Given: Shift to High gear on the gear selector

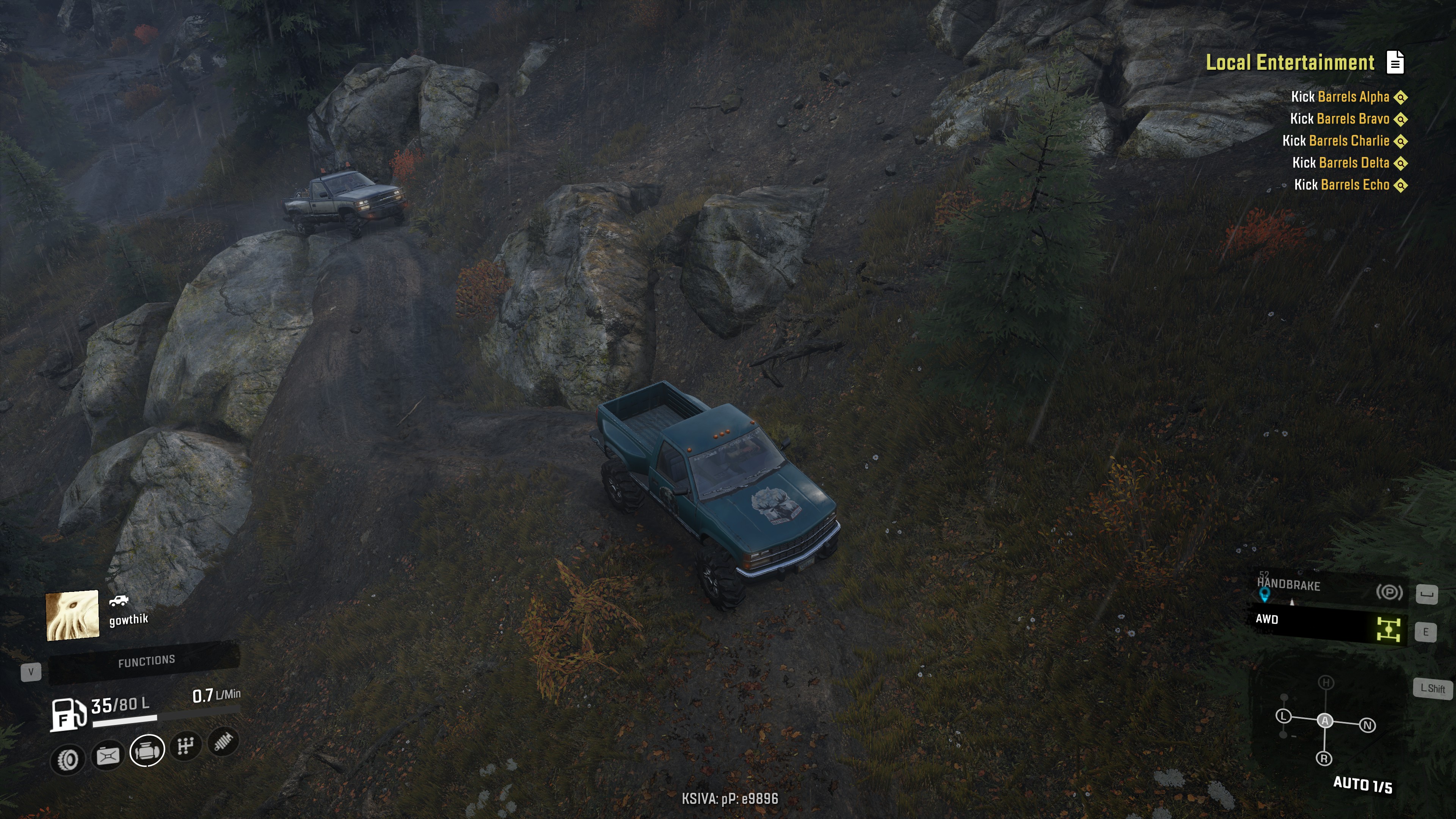Looking at the screenshot, I should (x=1326, y=683).
